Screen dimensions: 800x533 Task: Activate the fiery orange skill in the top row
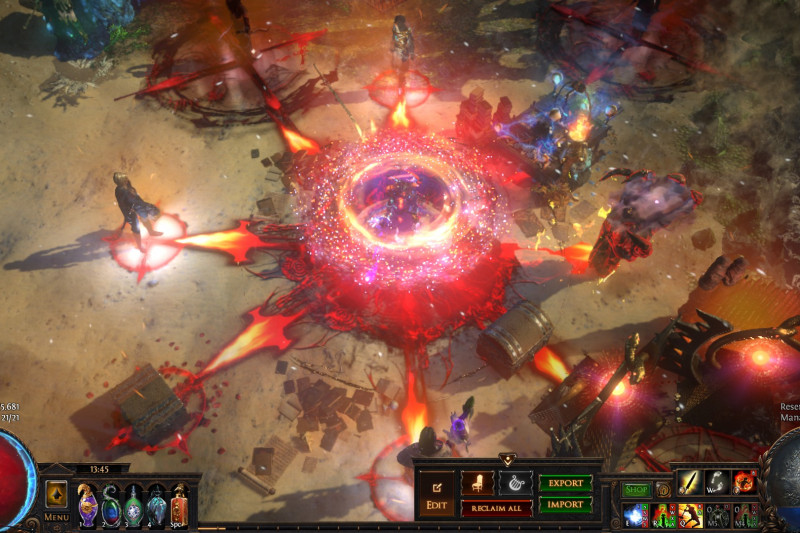click(x=745, y=482)
